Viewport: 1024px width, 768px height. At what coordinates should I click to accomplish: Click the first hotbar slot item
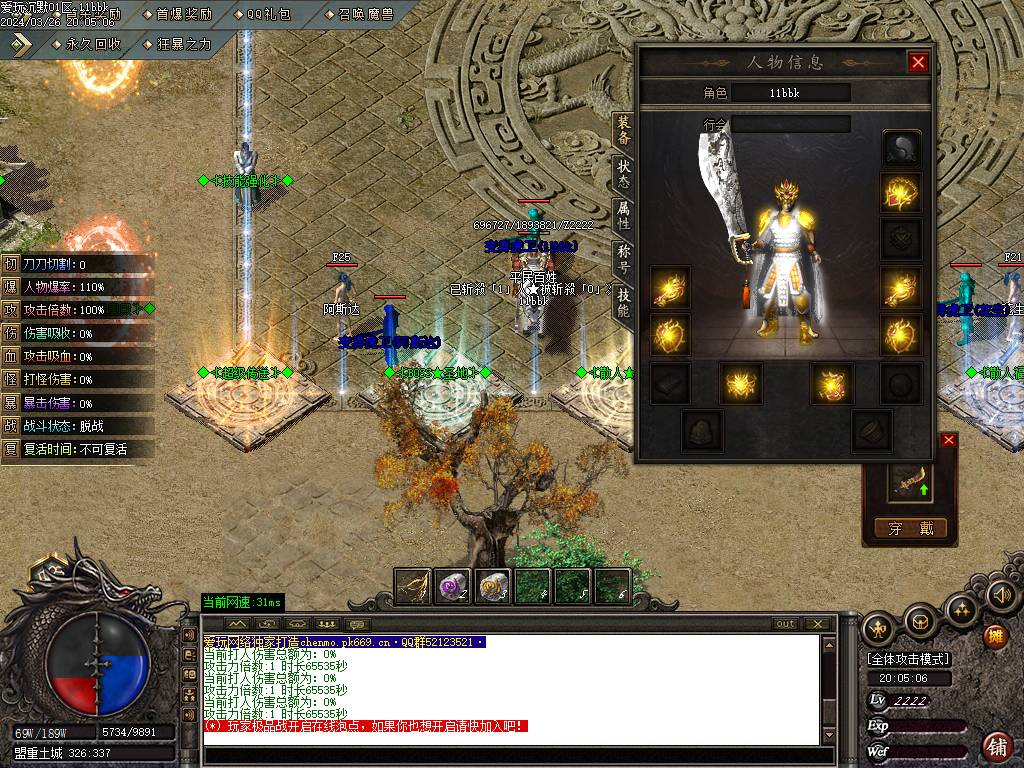pos(413,587)
